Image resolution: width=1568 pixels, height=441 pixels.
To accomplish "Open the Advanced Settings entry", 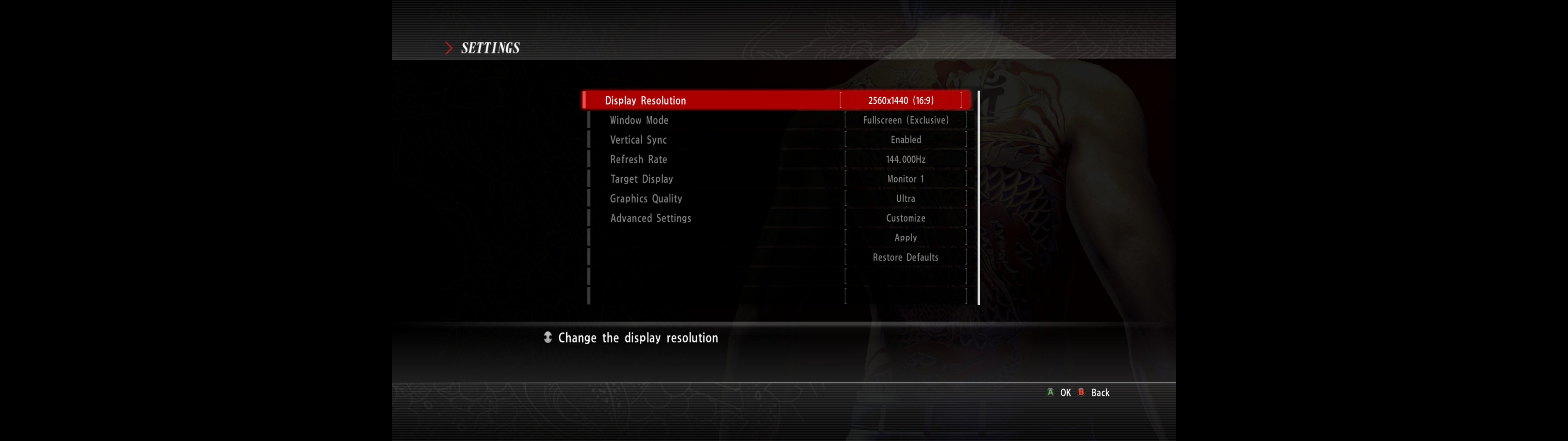I will pos(651,218).
